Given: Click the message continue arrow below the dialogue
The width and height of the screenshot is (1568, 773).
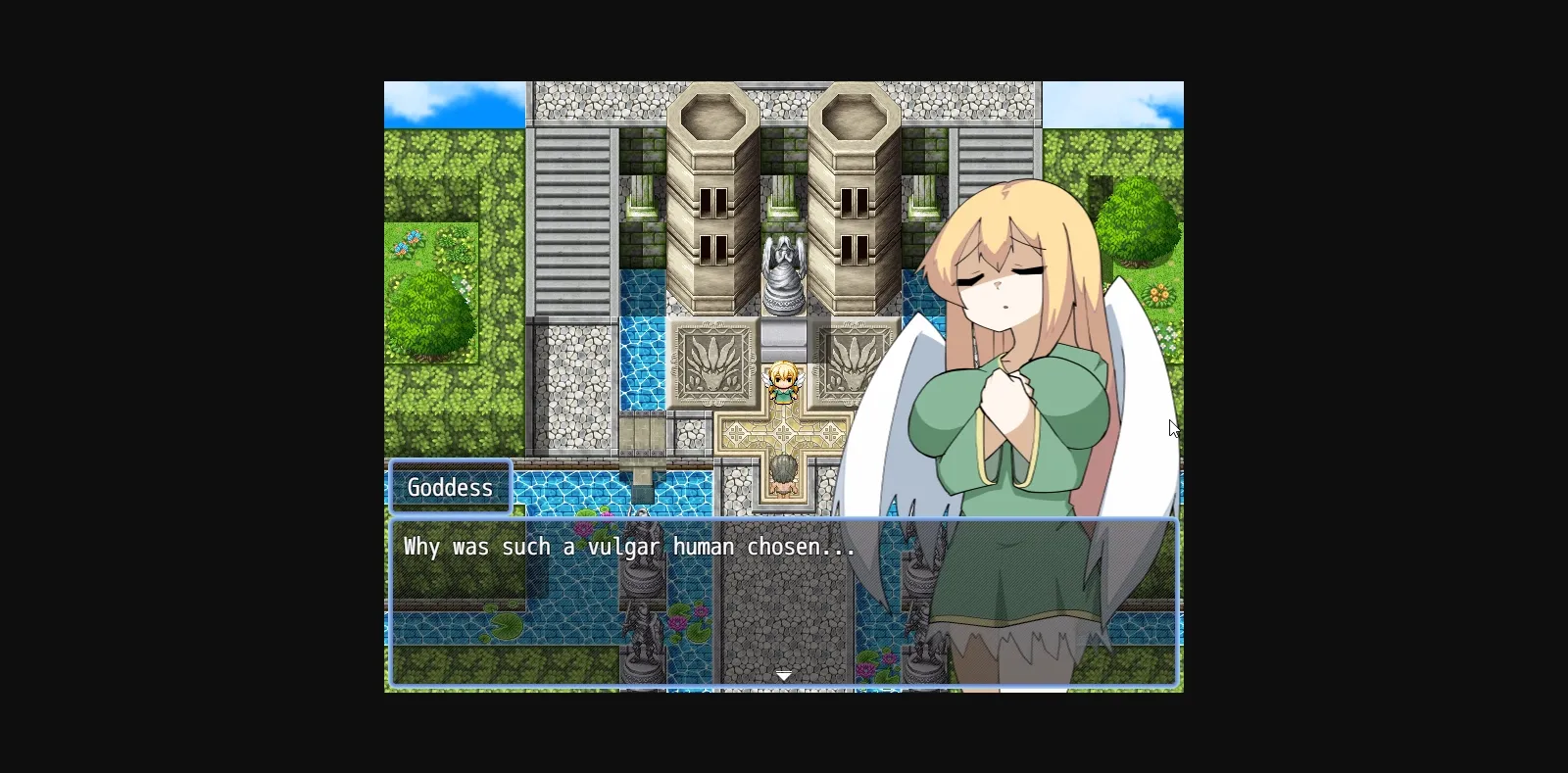Looking at the screenshot, I should 784,676.
